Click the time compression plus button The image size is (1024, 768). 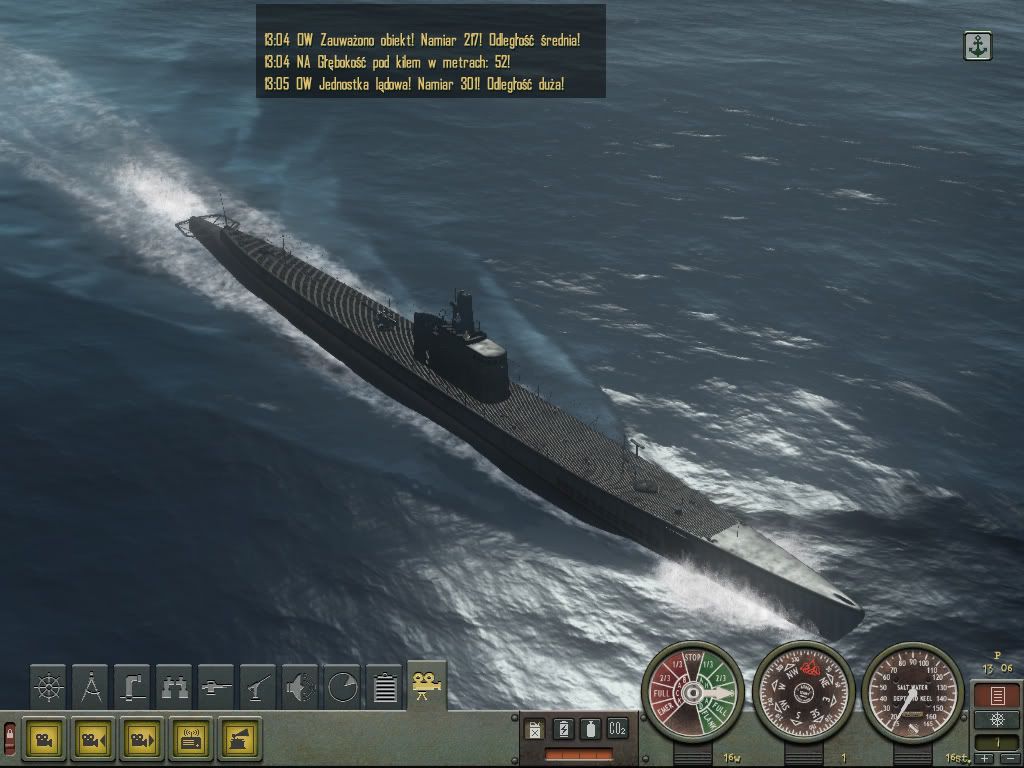pos(986,758)
